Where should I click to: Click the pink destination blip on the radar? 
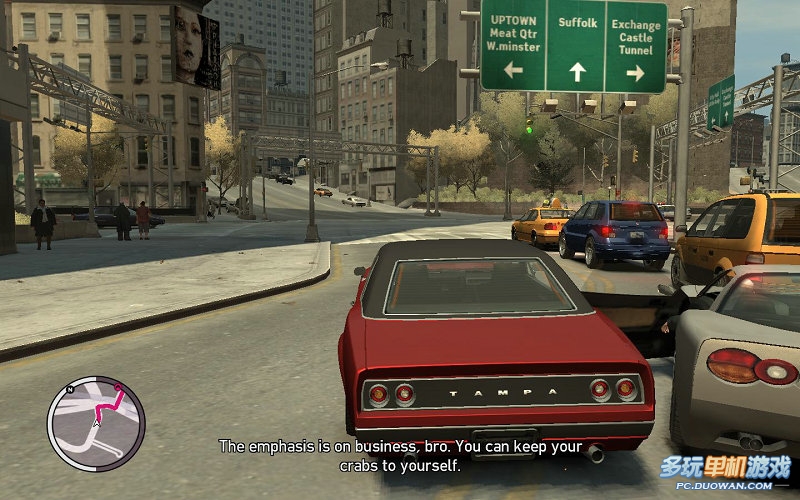pyautogui.click(x=118, y=387)
